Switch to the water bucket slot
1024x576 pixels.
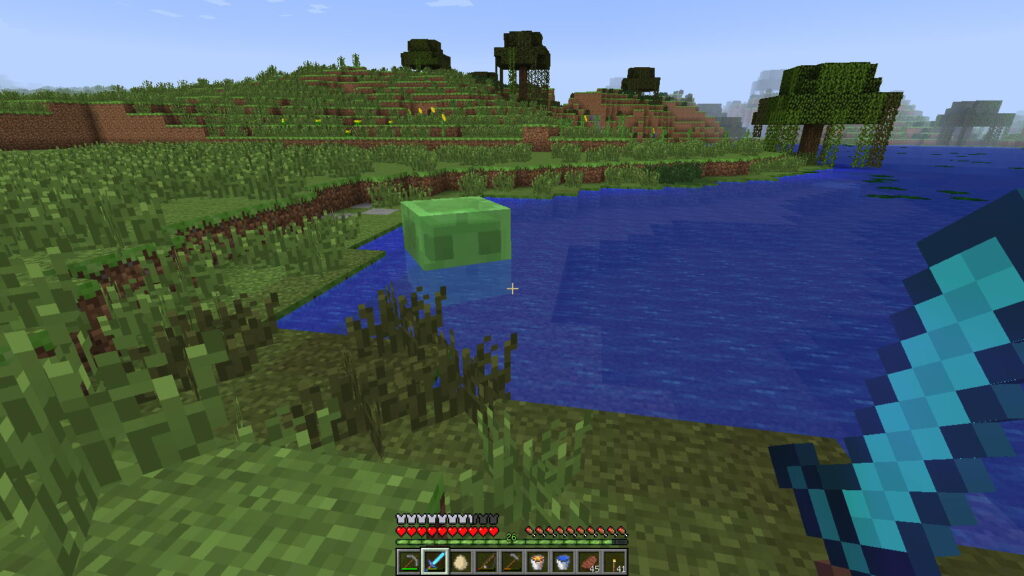[x=563, y=562]
